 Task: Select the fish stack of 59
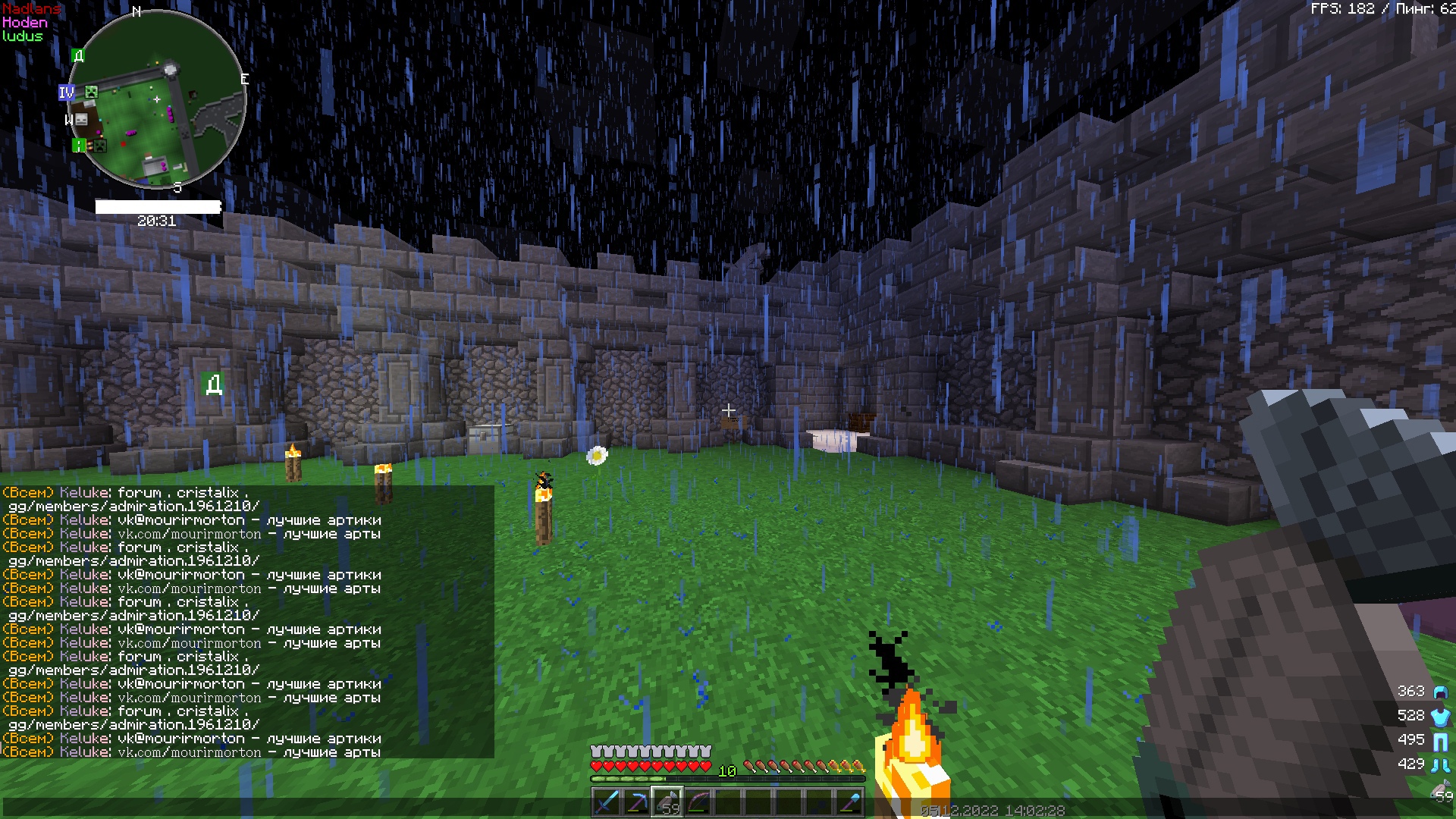click(667, 802)
